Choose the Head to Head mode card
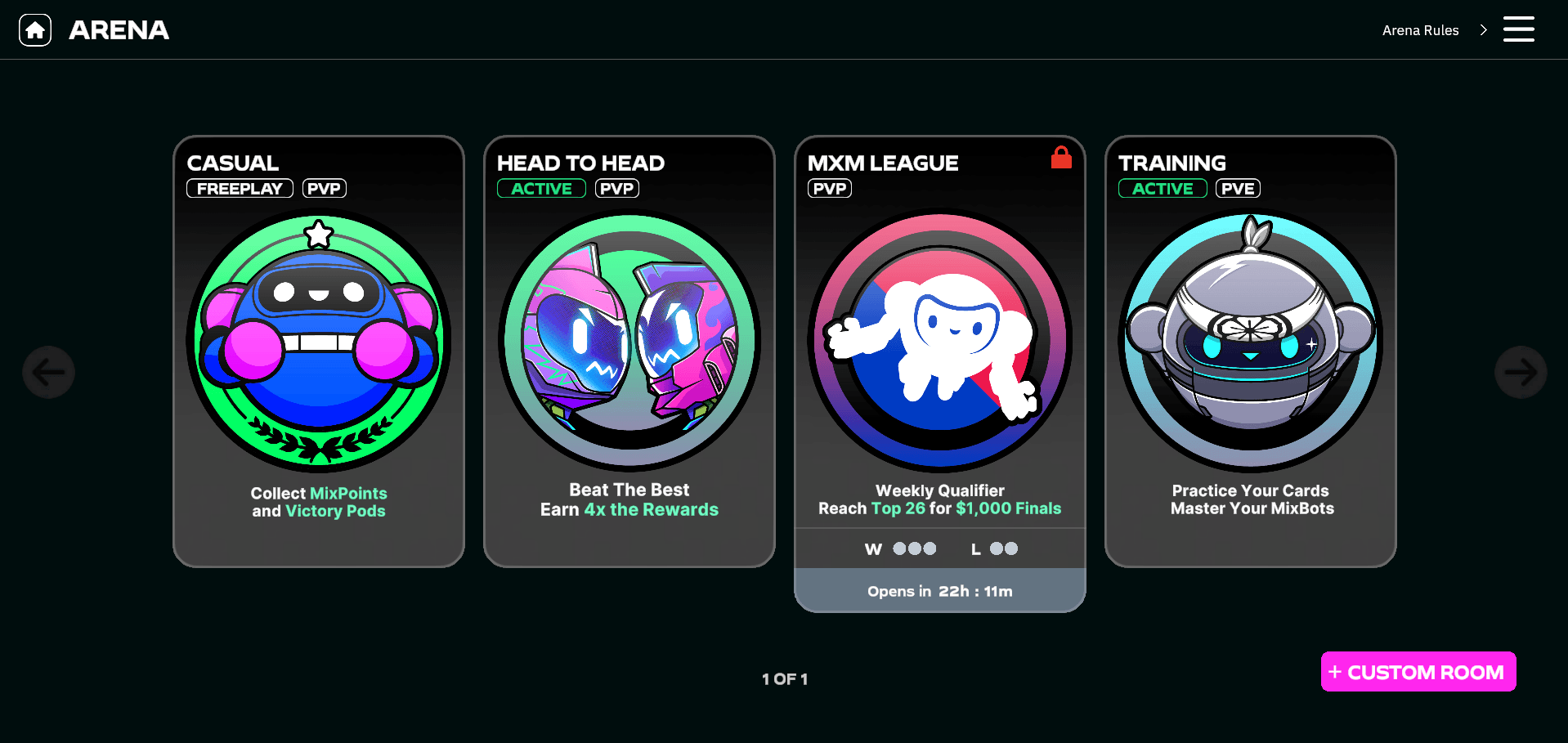The height and width of the screenshot is (743, 1568). pos(629,351)
